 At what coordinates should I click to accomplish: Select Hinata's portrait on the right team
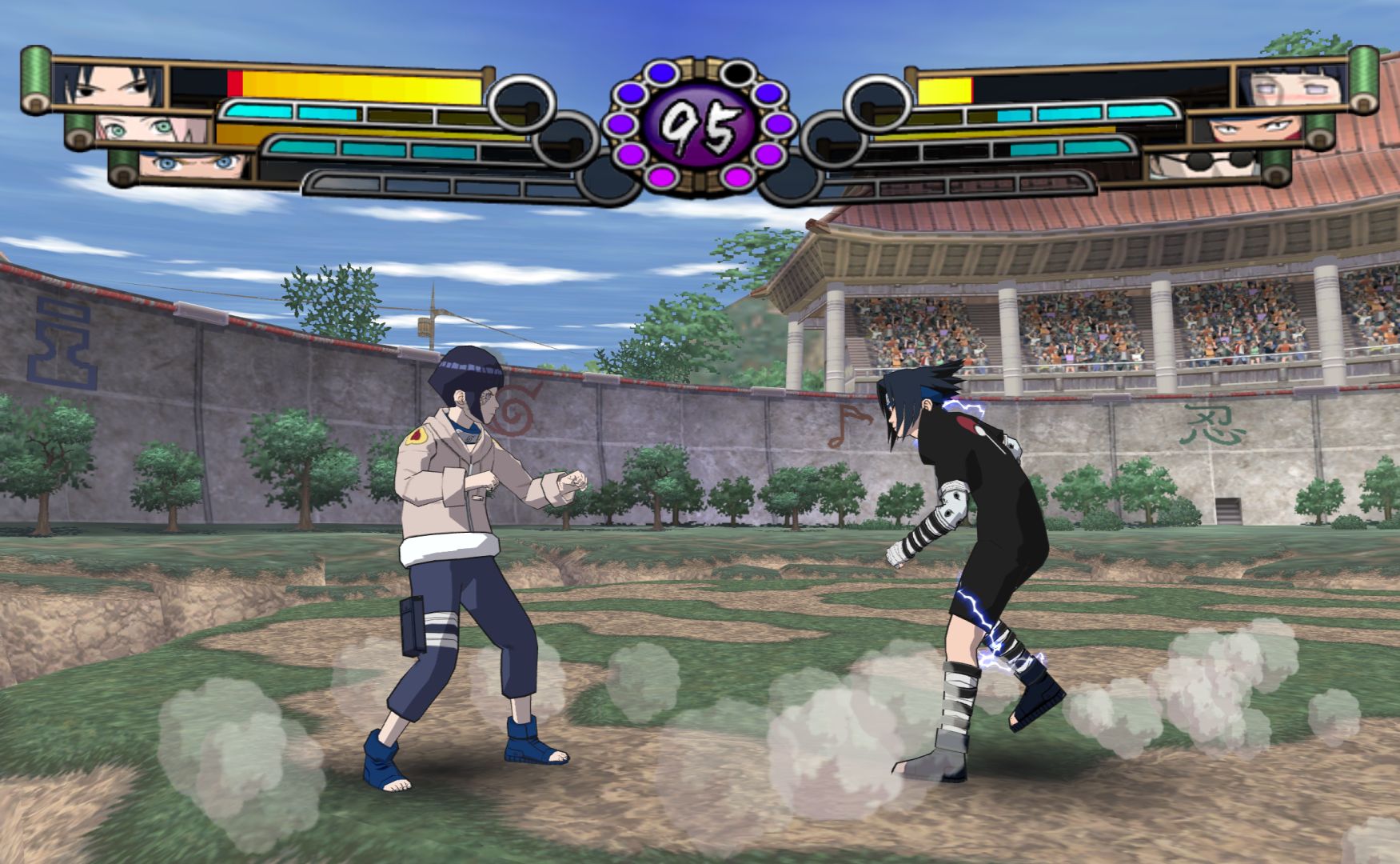point(1291,86)
